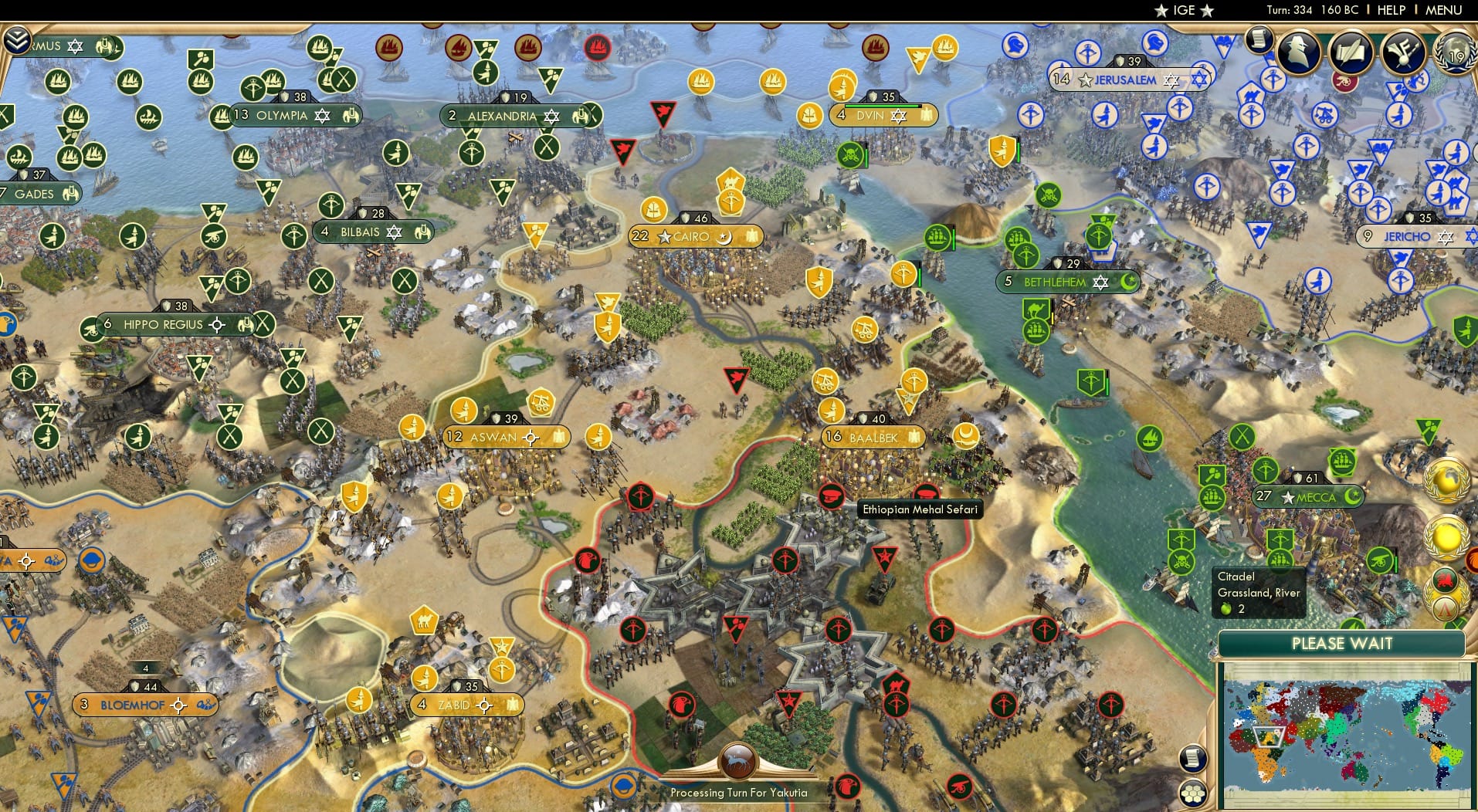Toggle strategic view with the hex grid icon
Screen dimensions: 1478x812
pos(1193,792)
